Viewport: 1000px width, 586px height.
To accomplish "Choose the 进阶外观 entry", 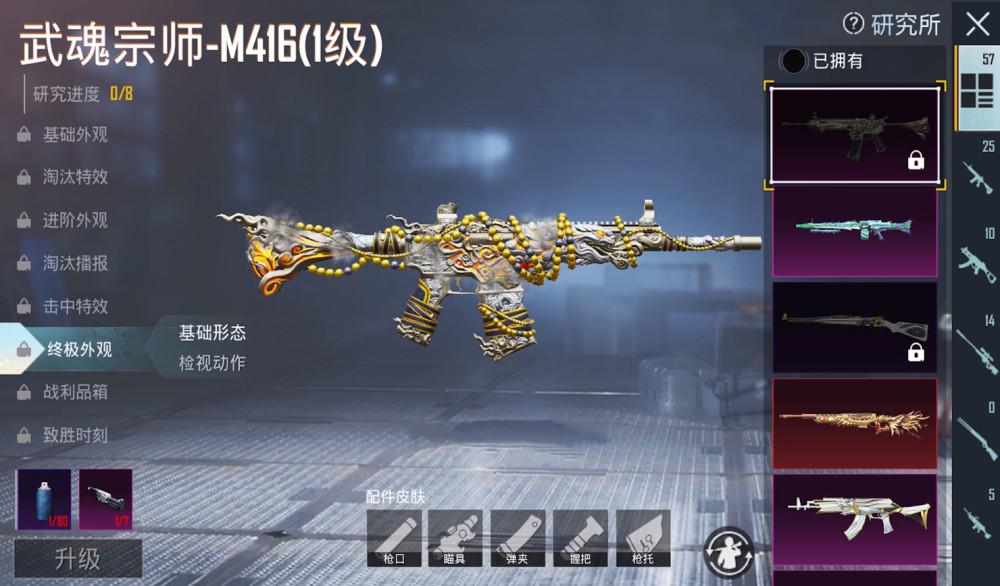I will click(74, 221).
